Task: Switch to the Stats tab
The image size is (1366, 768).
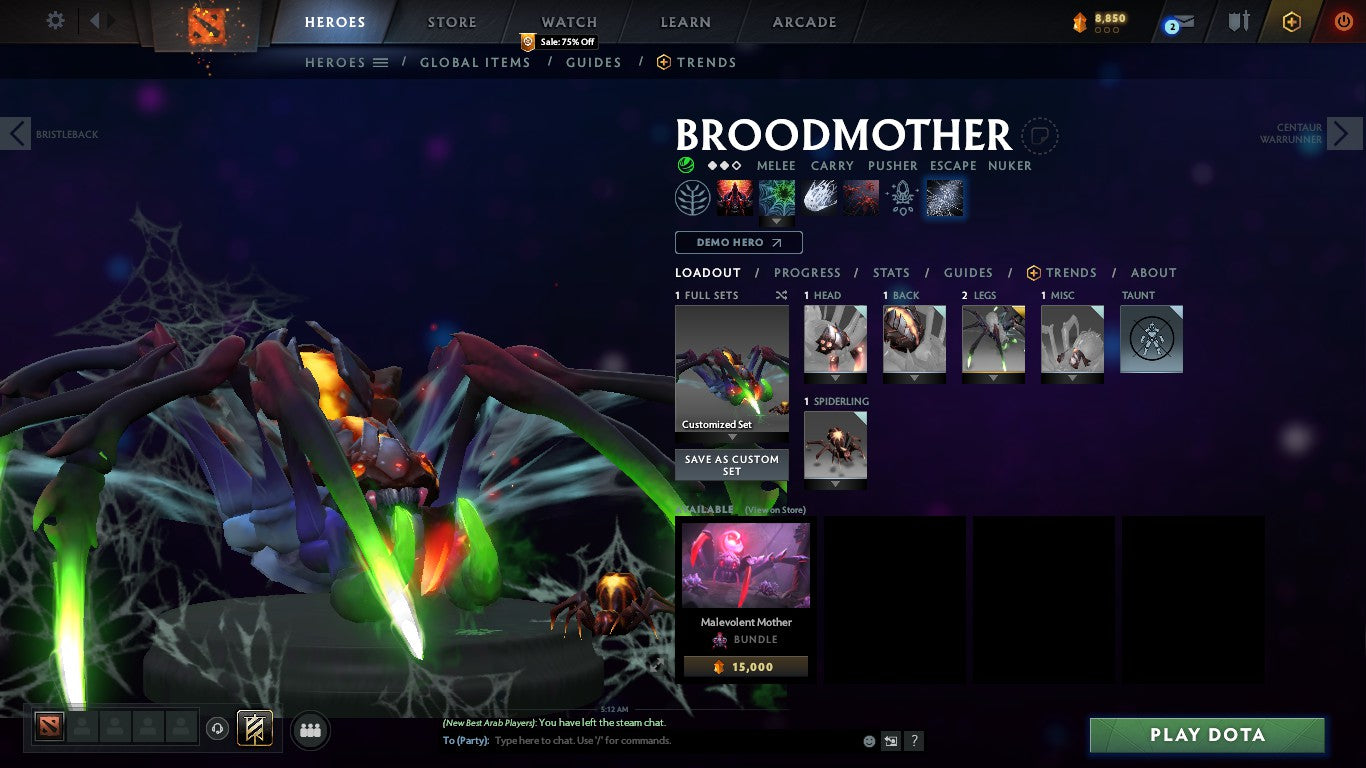Action: 891,272
